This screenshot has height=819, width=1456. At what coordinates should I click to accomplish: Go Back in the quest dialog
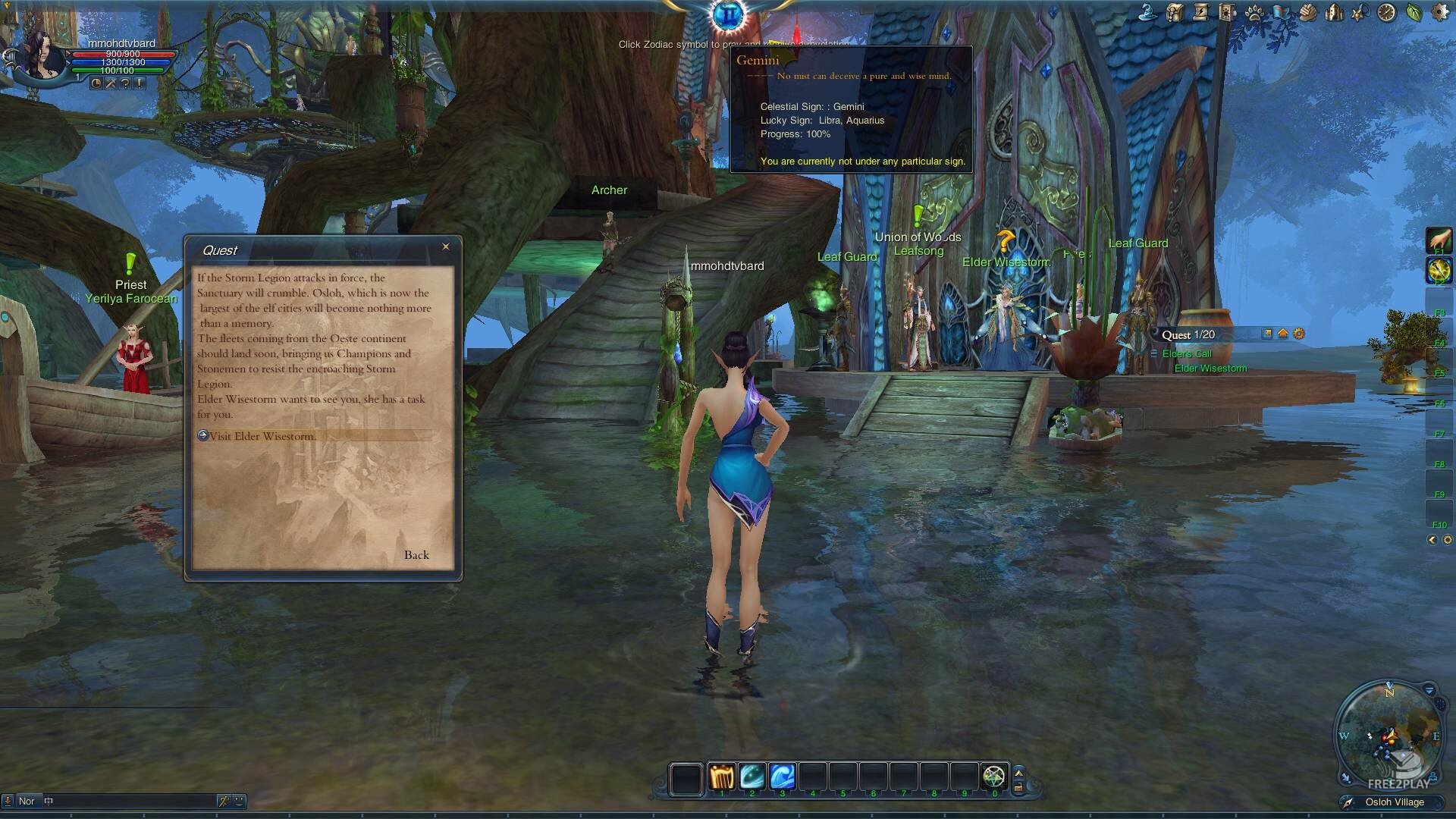[416, 555]
